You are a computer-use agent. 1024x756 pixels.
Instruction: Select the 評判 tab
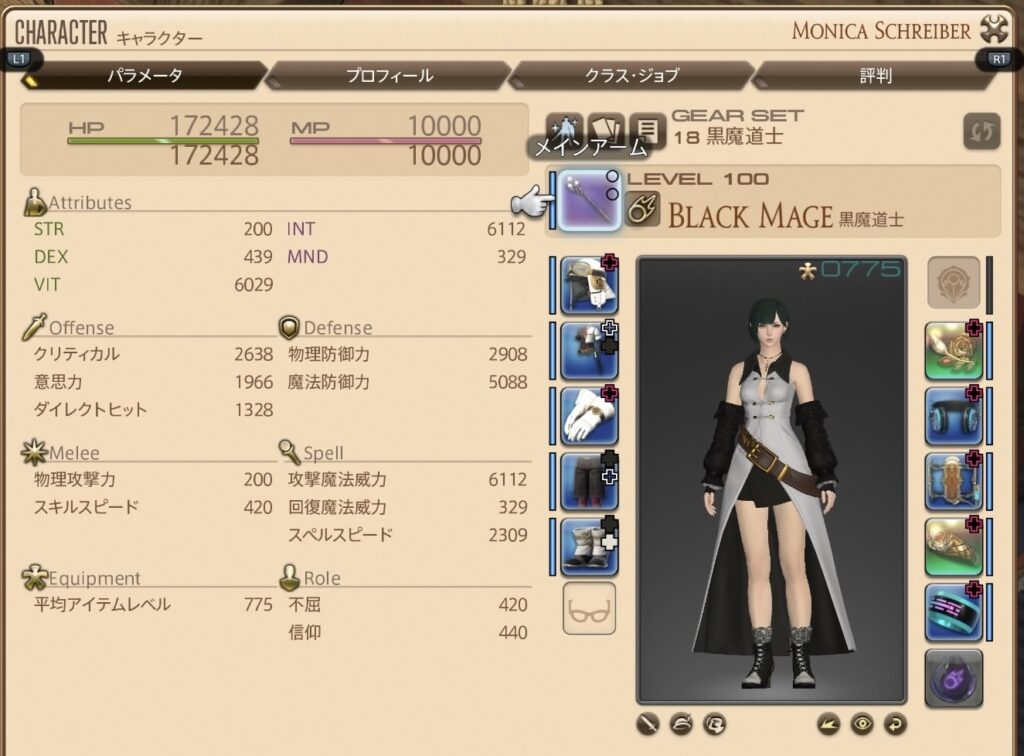875,75
